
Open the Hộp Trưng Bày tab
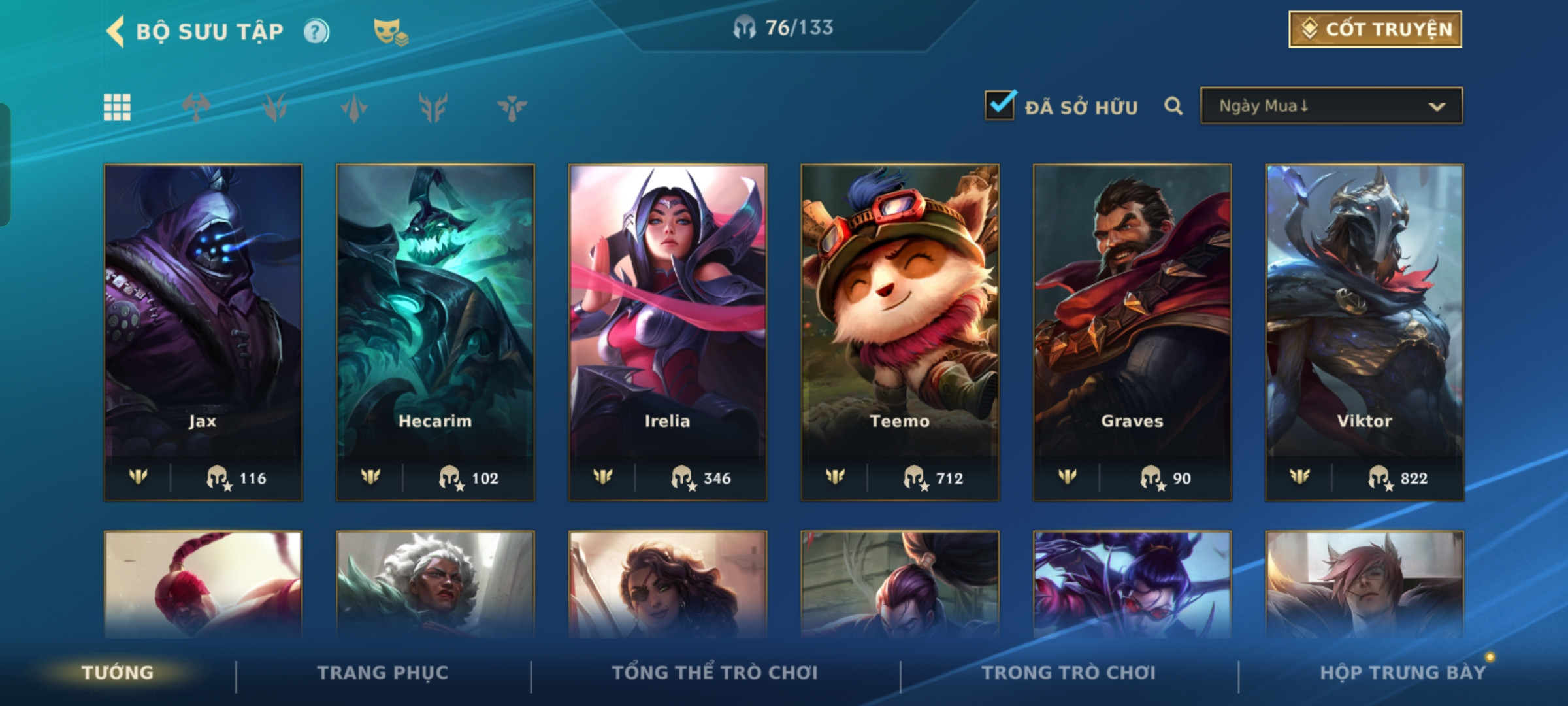point(1403,673)
